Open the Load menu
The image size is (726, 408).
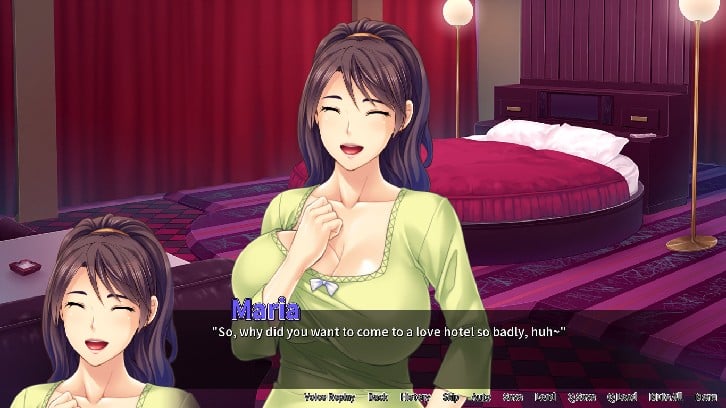[545, 397]
